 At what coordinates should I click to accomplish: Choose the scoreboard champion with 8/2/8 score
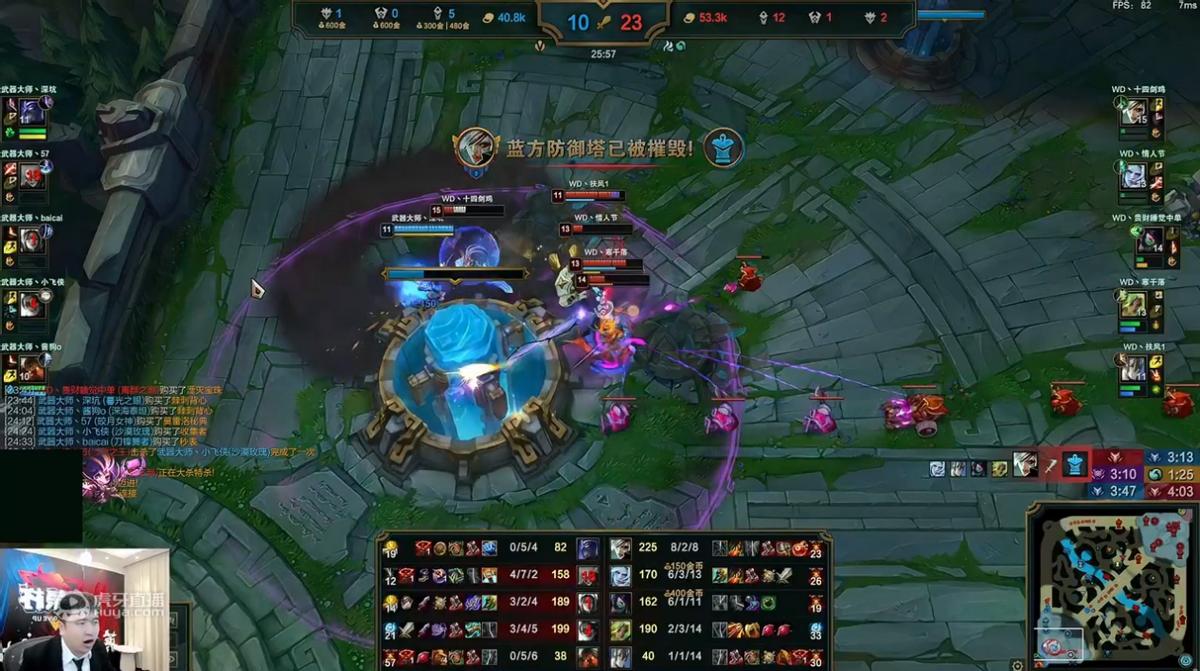pos(621,548)
